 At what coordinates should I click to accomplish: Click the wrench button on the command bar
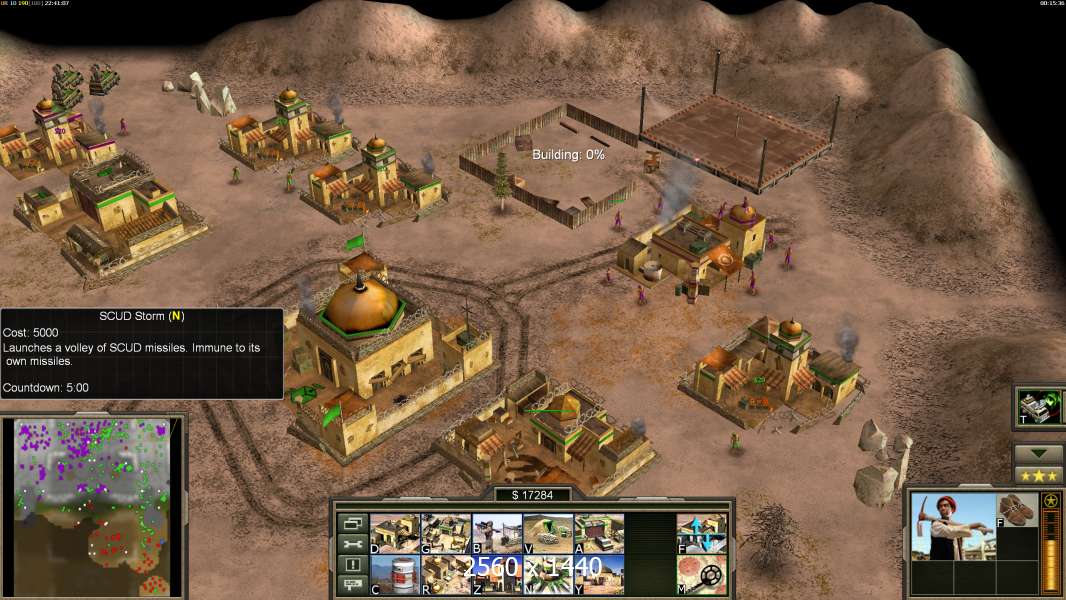[x=351, y=544]
